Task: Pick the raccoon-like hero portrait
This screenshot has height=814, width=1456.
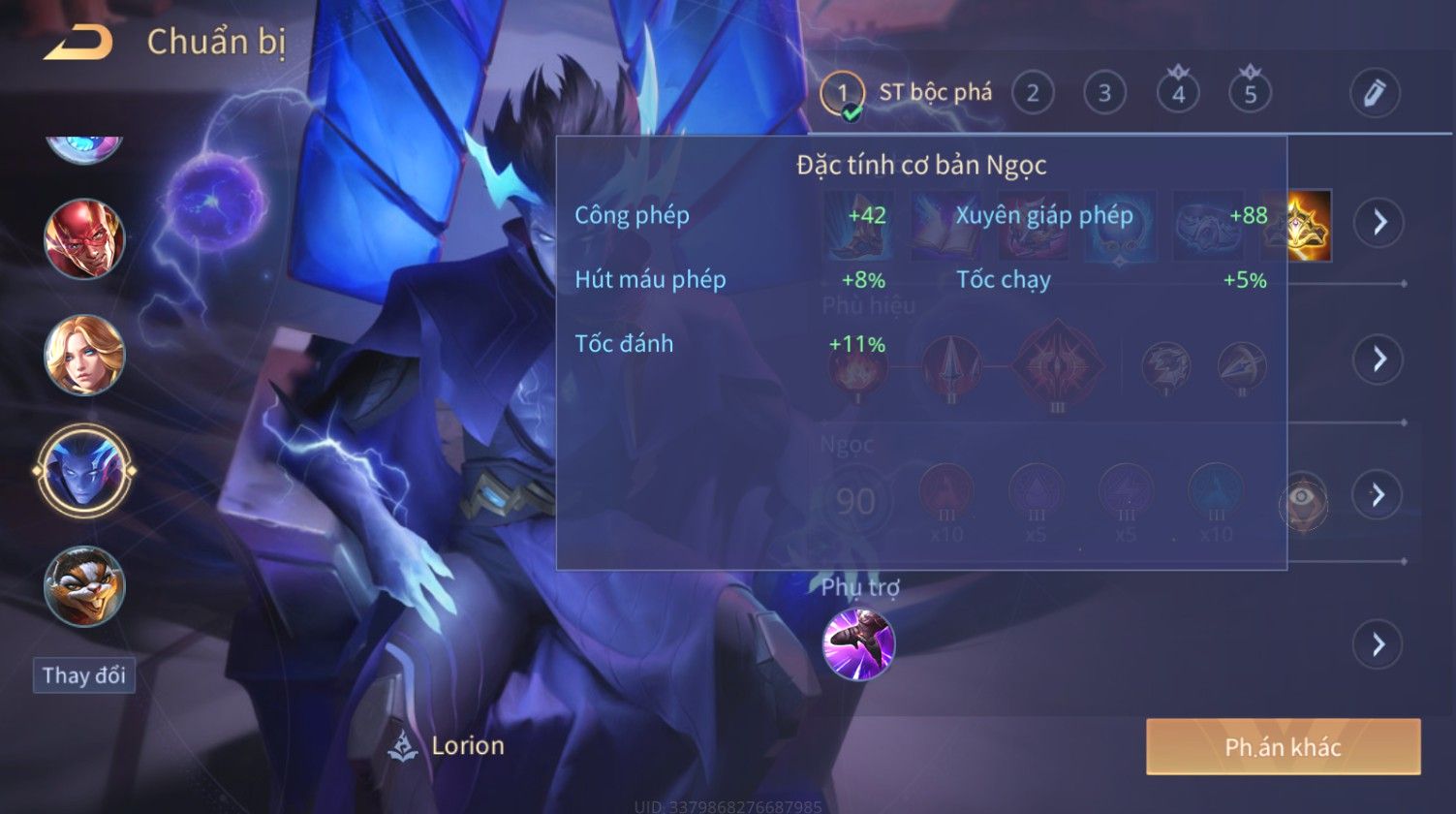Action: pos(84,586)
